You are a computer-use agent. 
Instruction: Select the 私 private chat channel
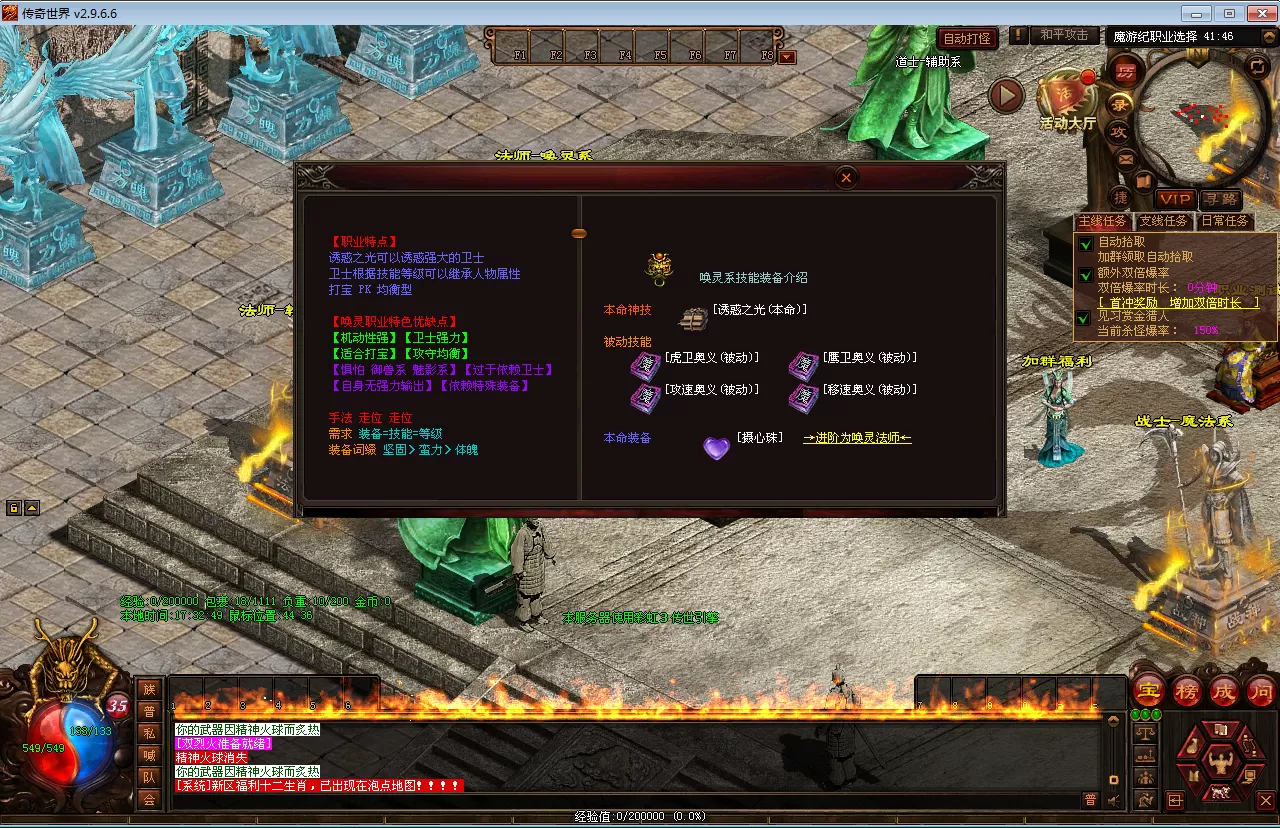[149, 734]
